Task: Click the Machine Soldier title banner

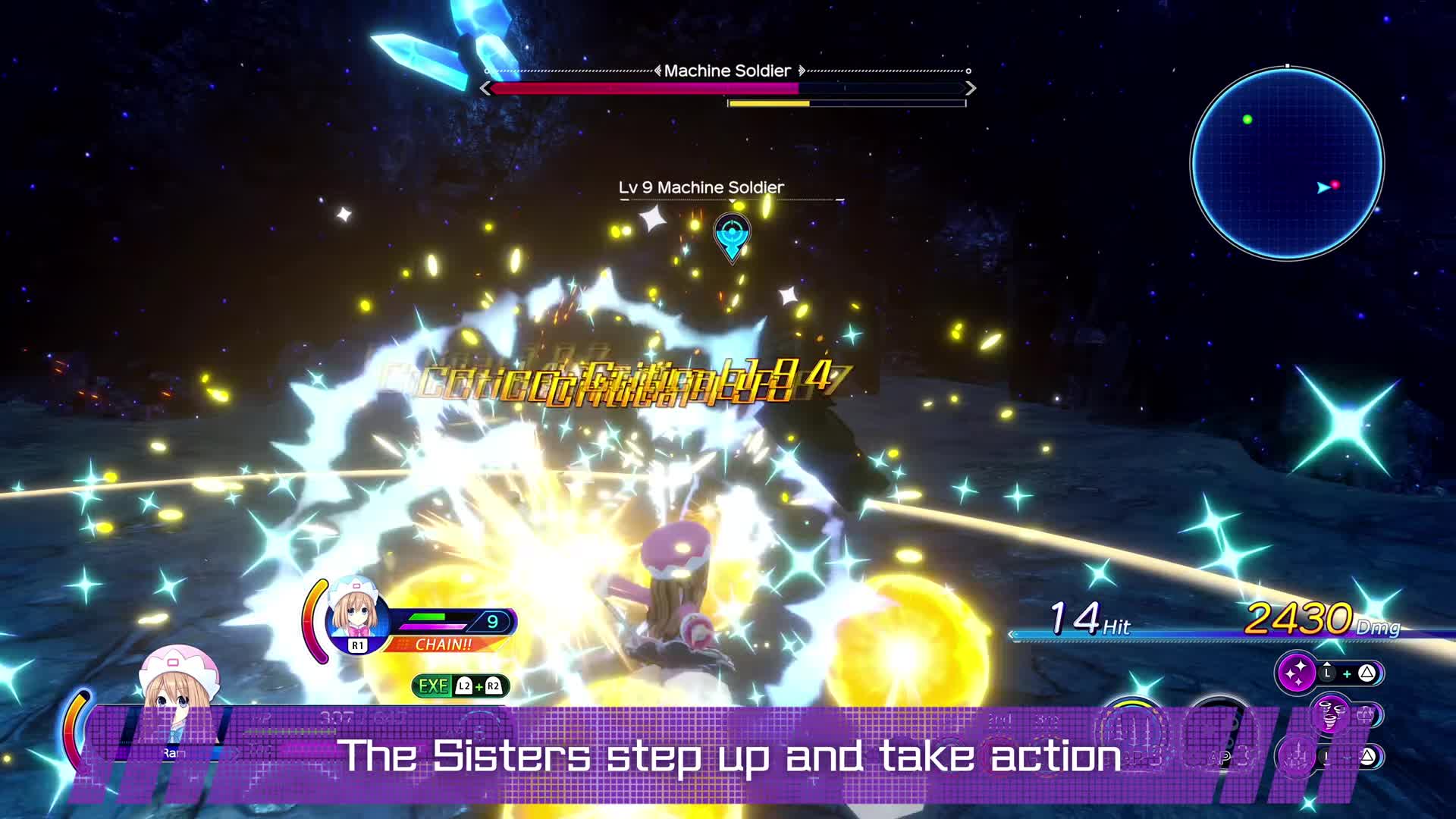Action: pos(728,70)
